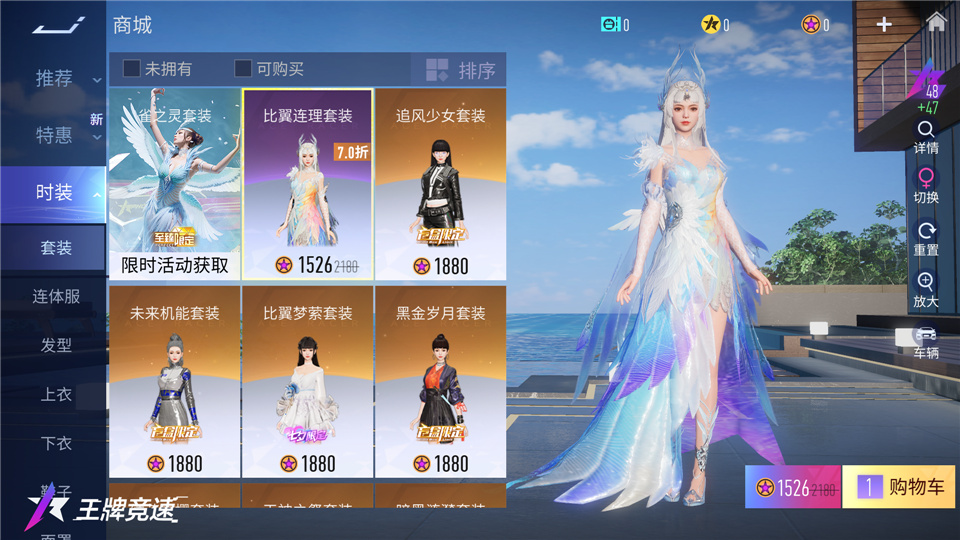Buy the outfit for 1526 coins
The image size is (960, 540).
click(793, 488)
